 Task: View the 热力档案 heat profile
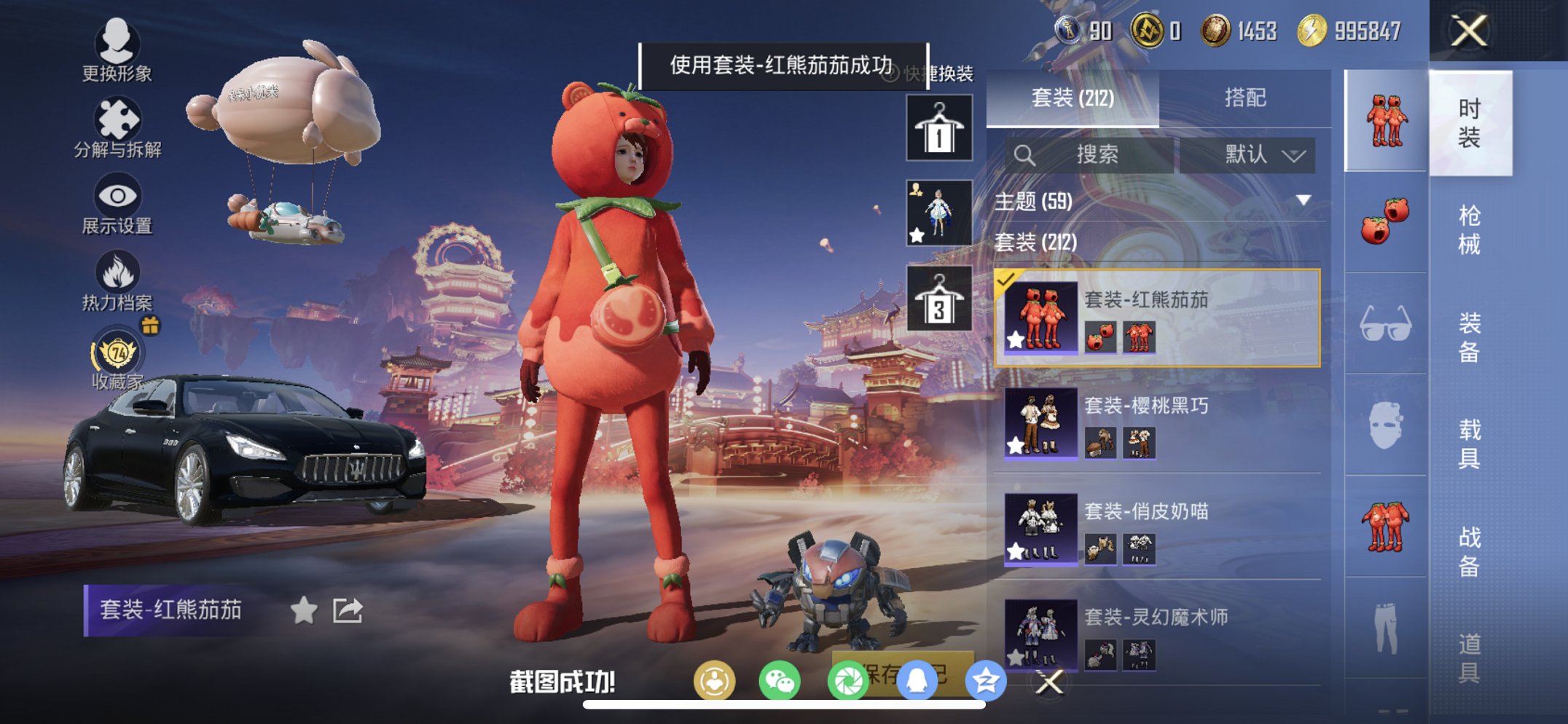click(x=119, y=275)
